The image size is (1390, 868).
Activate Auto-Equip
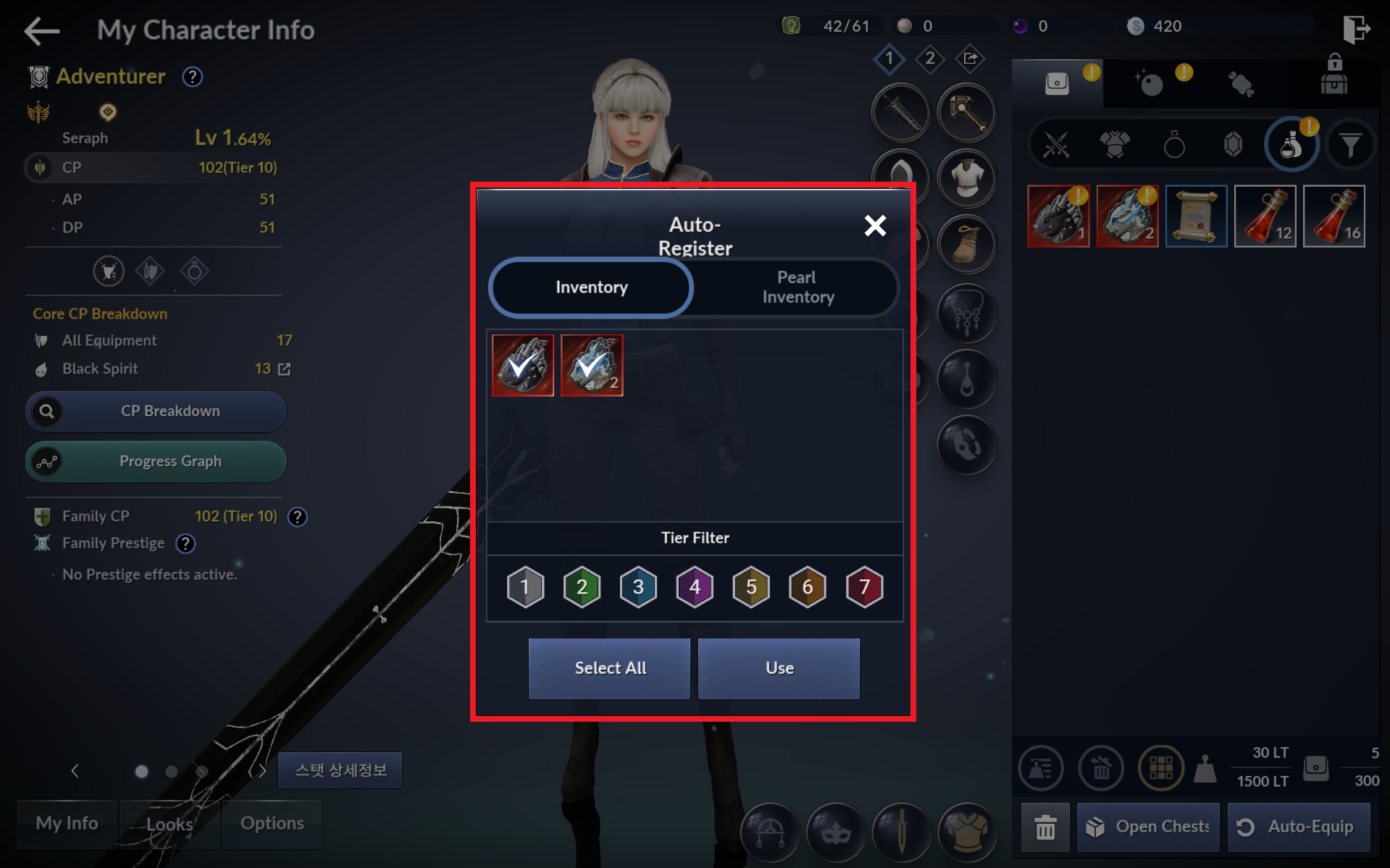[1298, 827]
